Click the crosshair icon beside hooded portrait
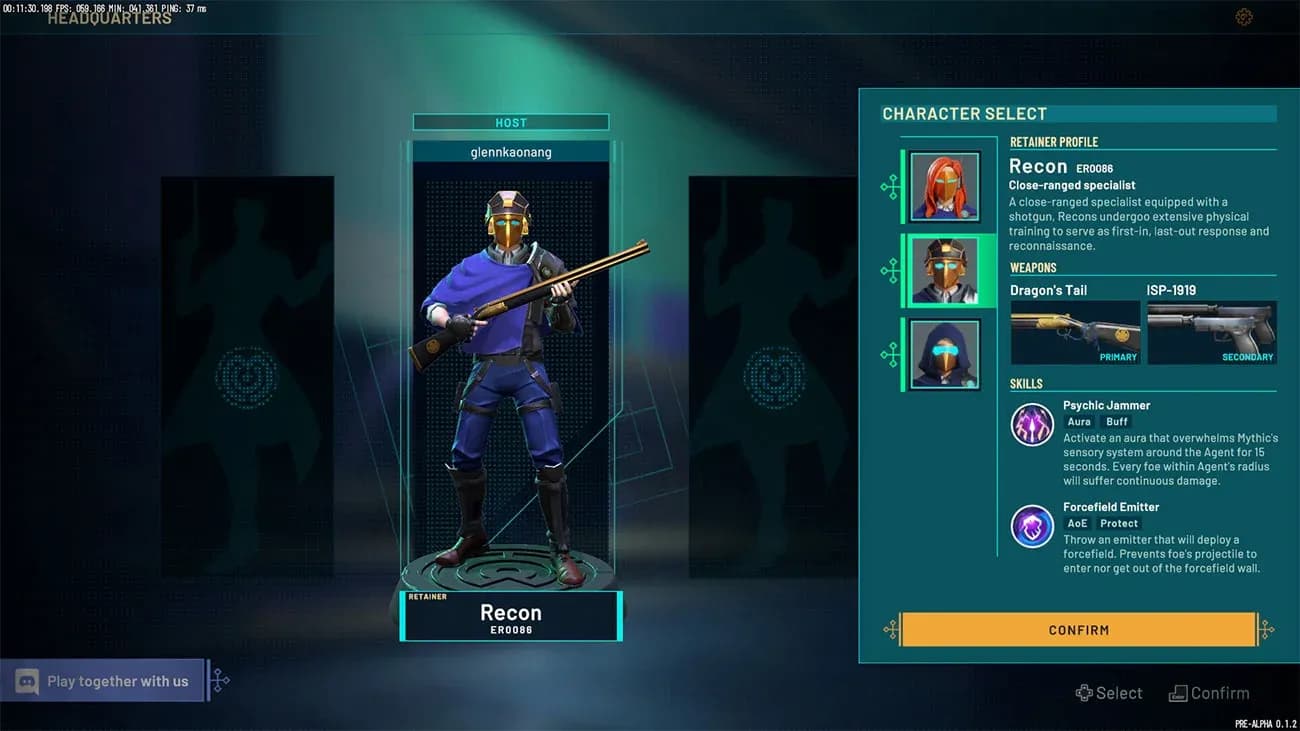This screenshot has width=1300, height=731. click(x=889, y=353)
